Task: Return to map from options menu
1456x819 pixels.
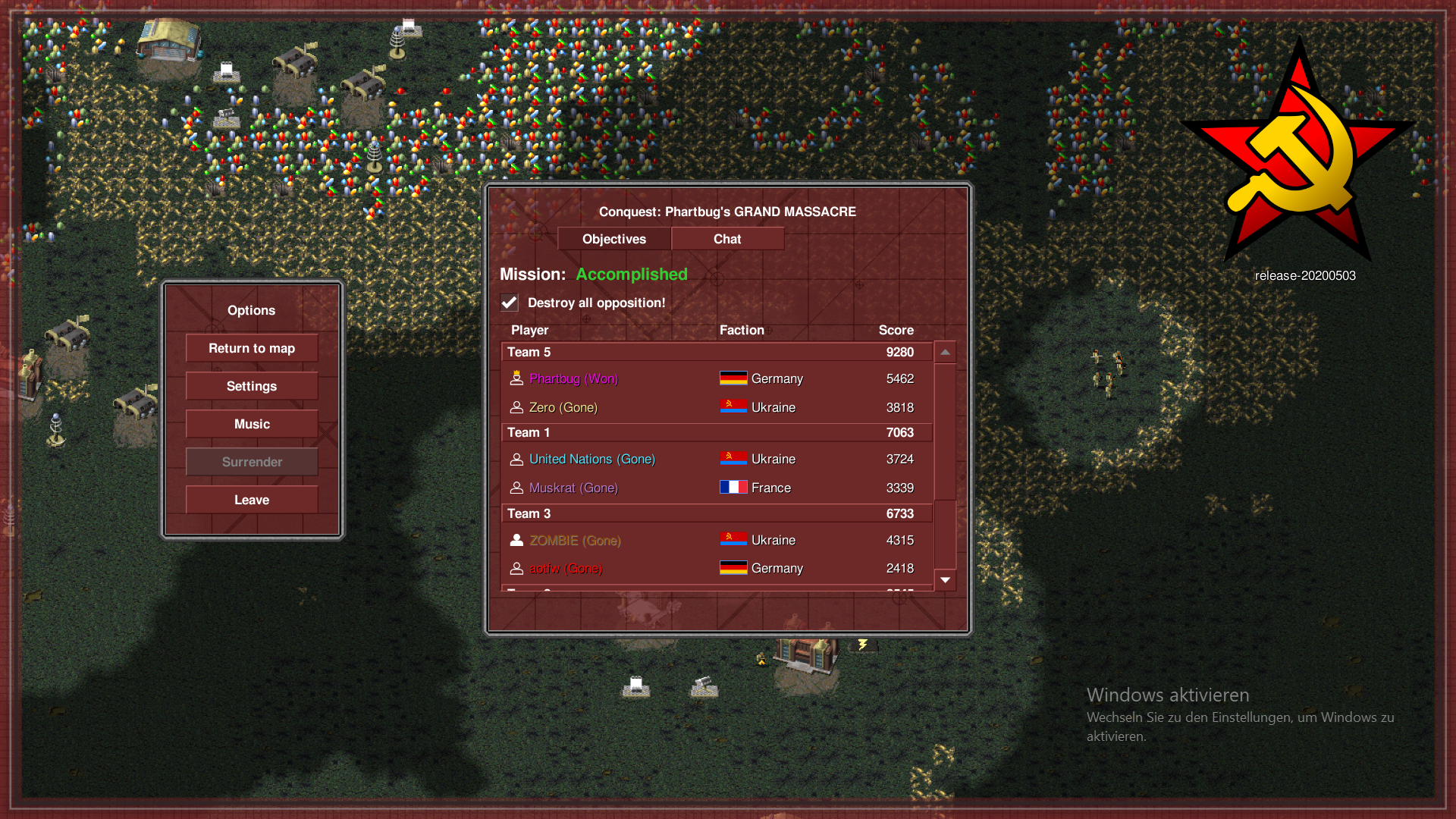Action: pyautogui.click(x=252, y=348)
